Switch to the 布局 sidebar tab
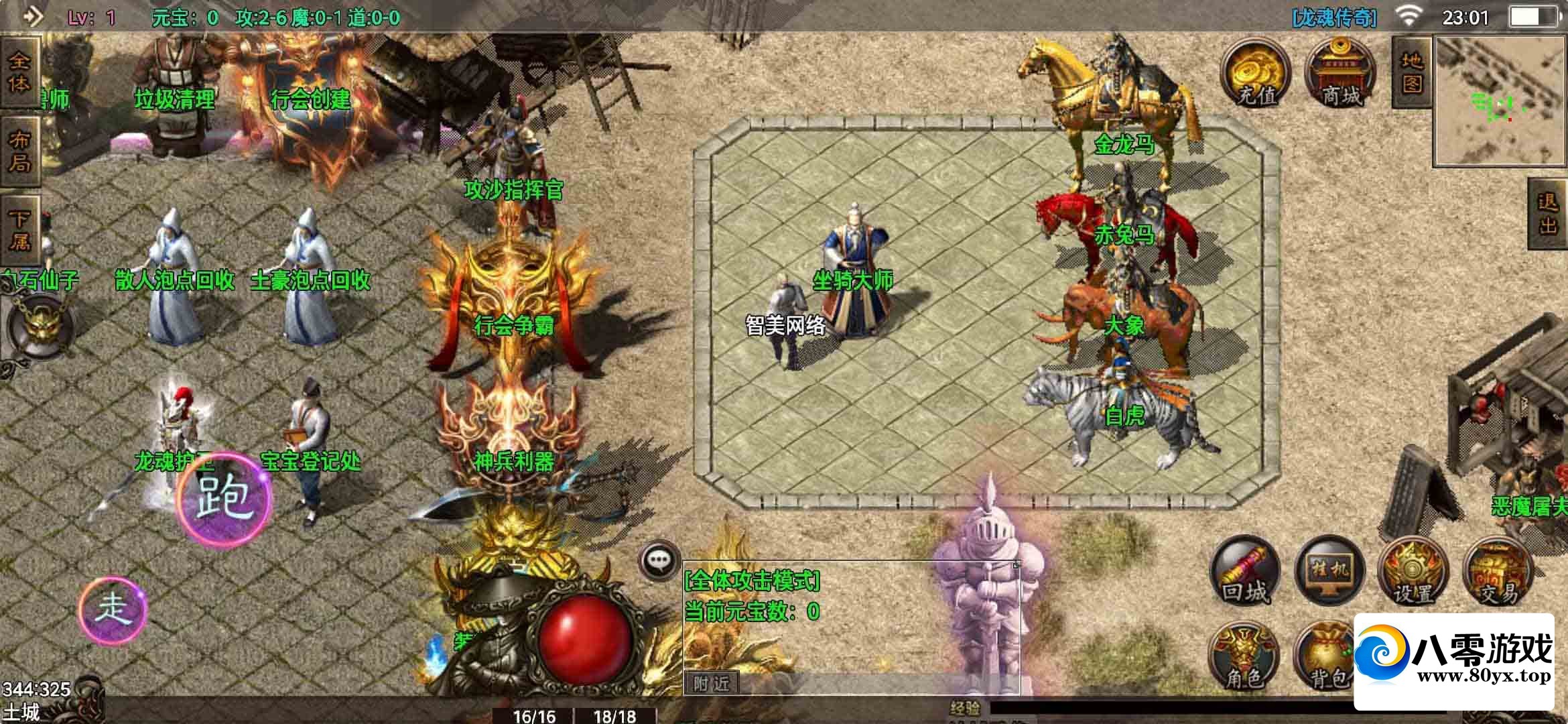Screen dimensions: 1568x724 [20, 149]
